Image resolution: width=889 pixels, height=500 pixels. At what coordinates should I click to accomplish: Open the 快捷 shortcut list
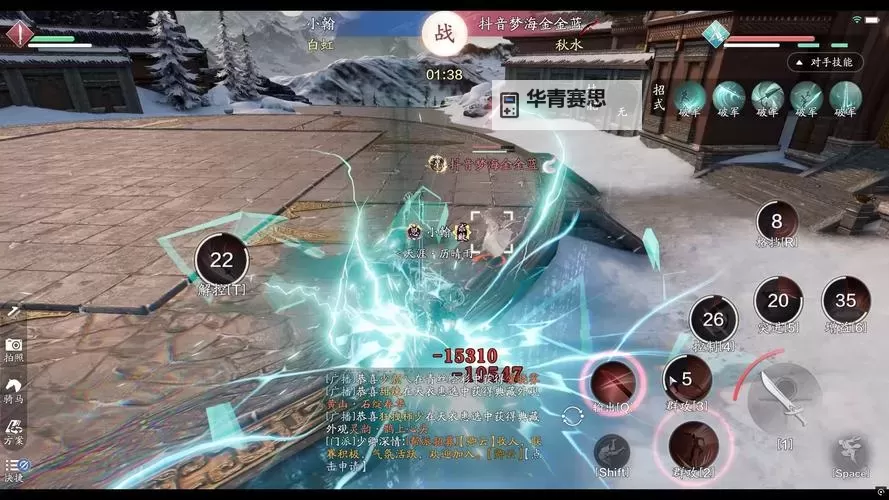[x=14, y=469]
